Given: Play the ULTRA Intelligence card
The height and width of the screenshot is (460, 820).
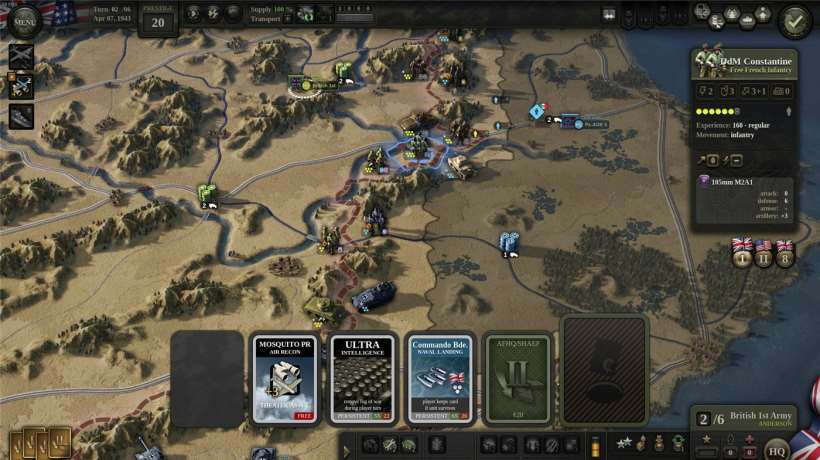Looking at the screenshot, I should pyautogui.click(x=364, y=379).
